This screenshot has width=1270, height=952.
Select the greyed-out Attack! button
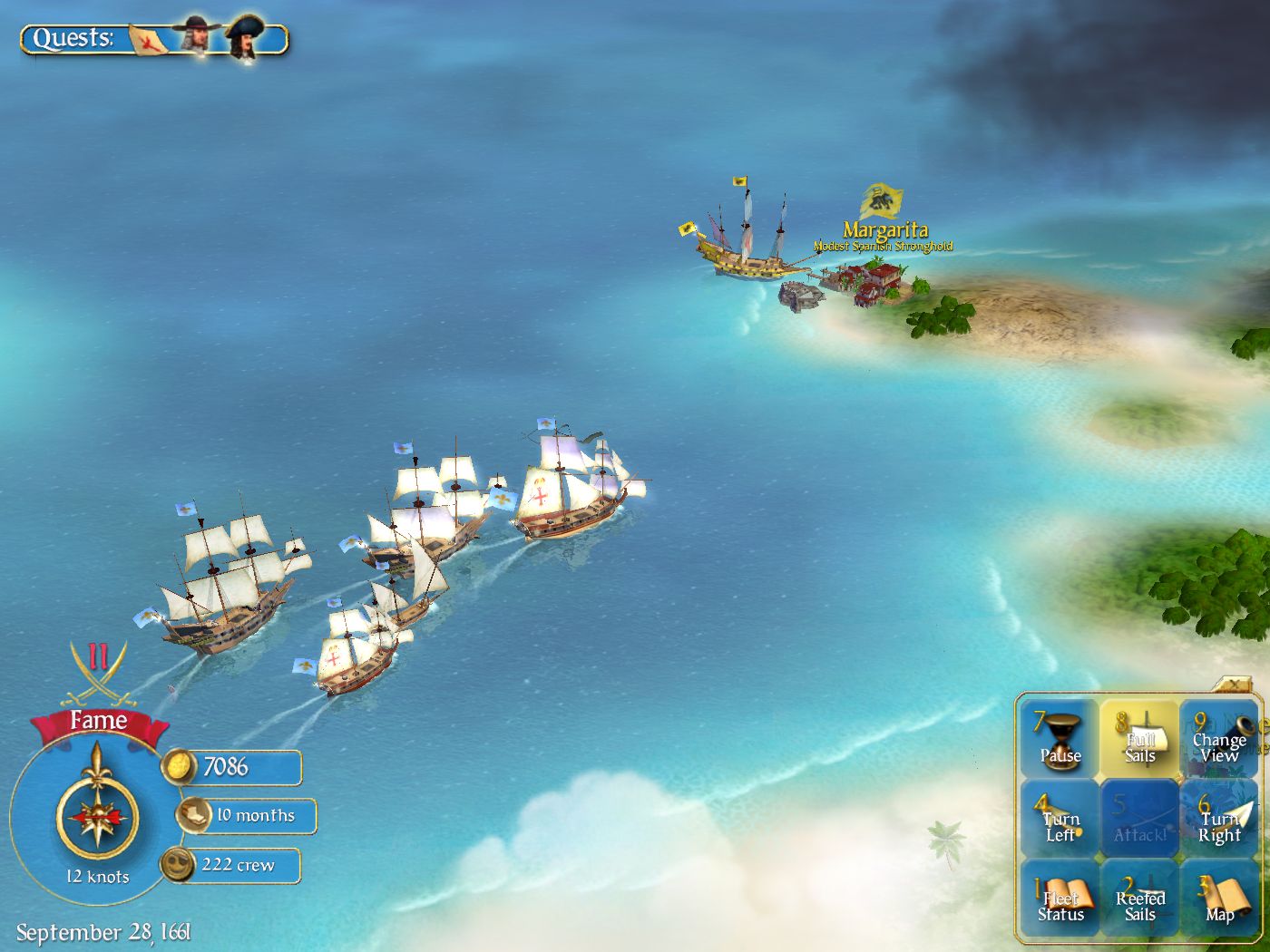[x=1139, y=821]
